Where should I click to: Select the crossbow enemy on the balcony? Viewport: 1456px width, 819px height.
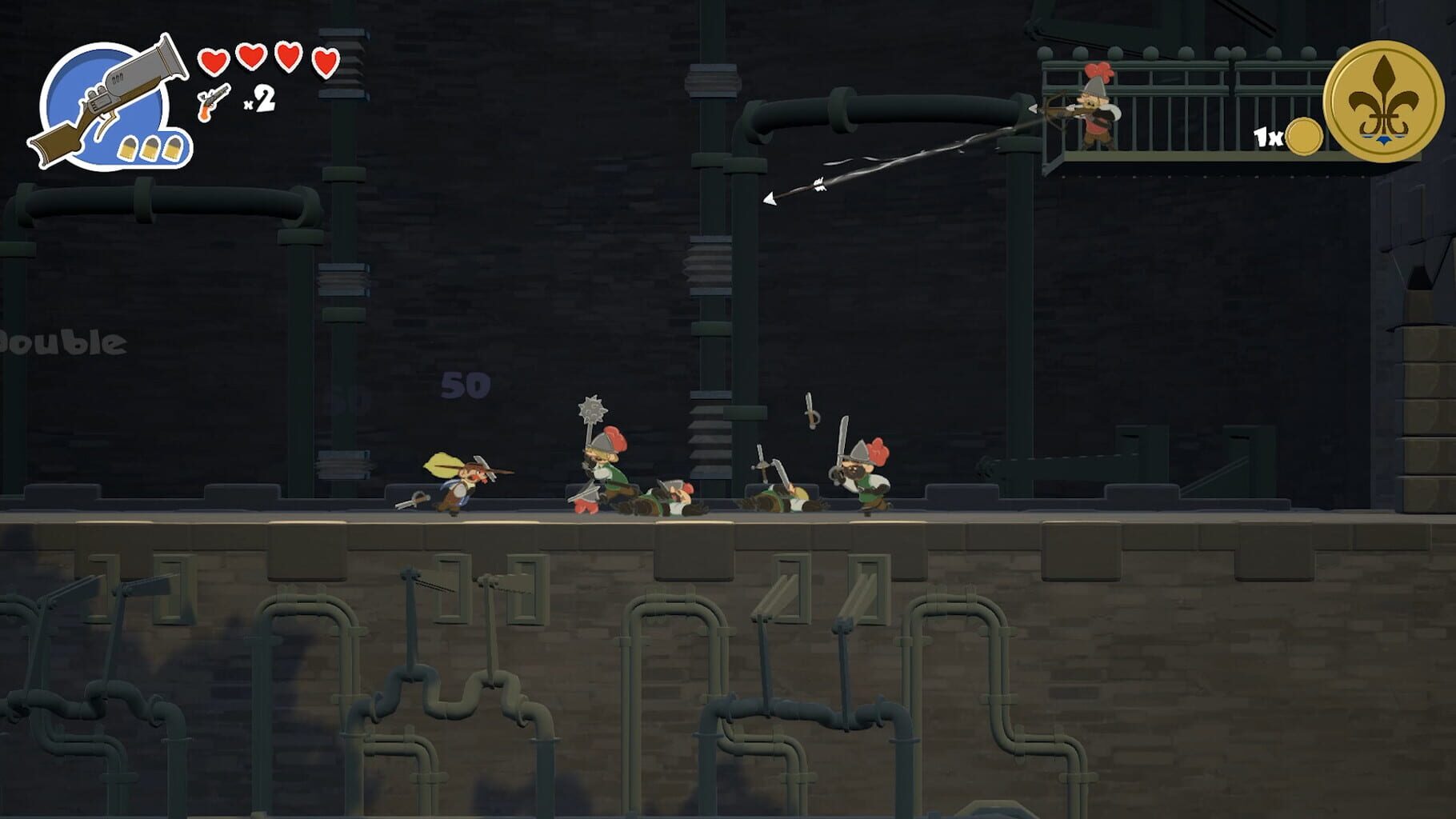click(1096, 112)
